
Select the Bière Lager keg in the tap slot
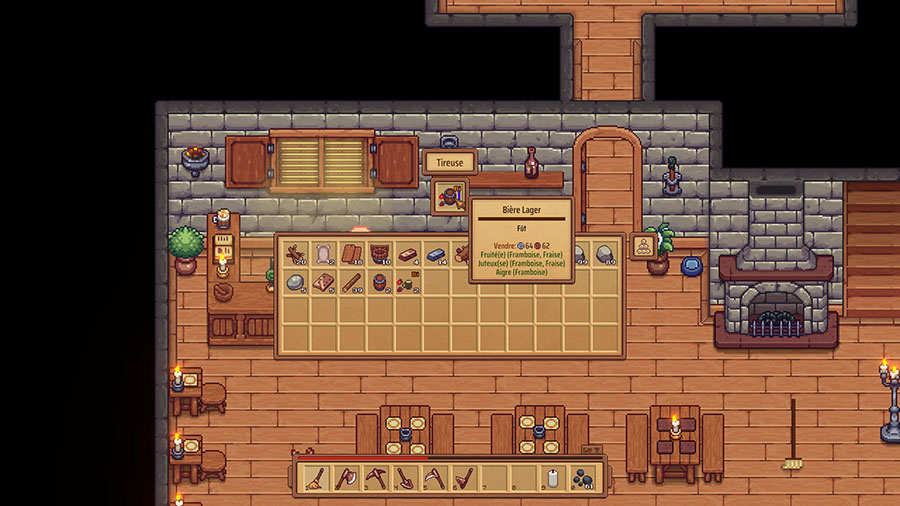coord(448,195)
